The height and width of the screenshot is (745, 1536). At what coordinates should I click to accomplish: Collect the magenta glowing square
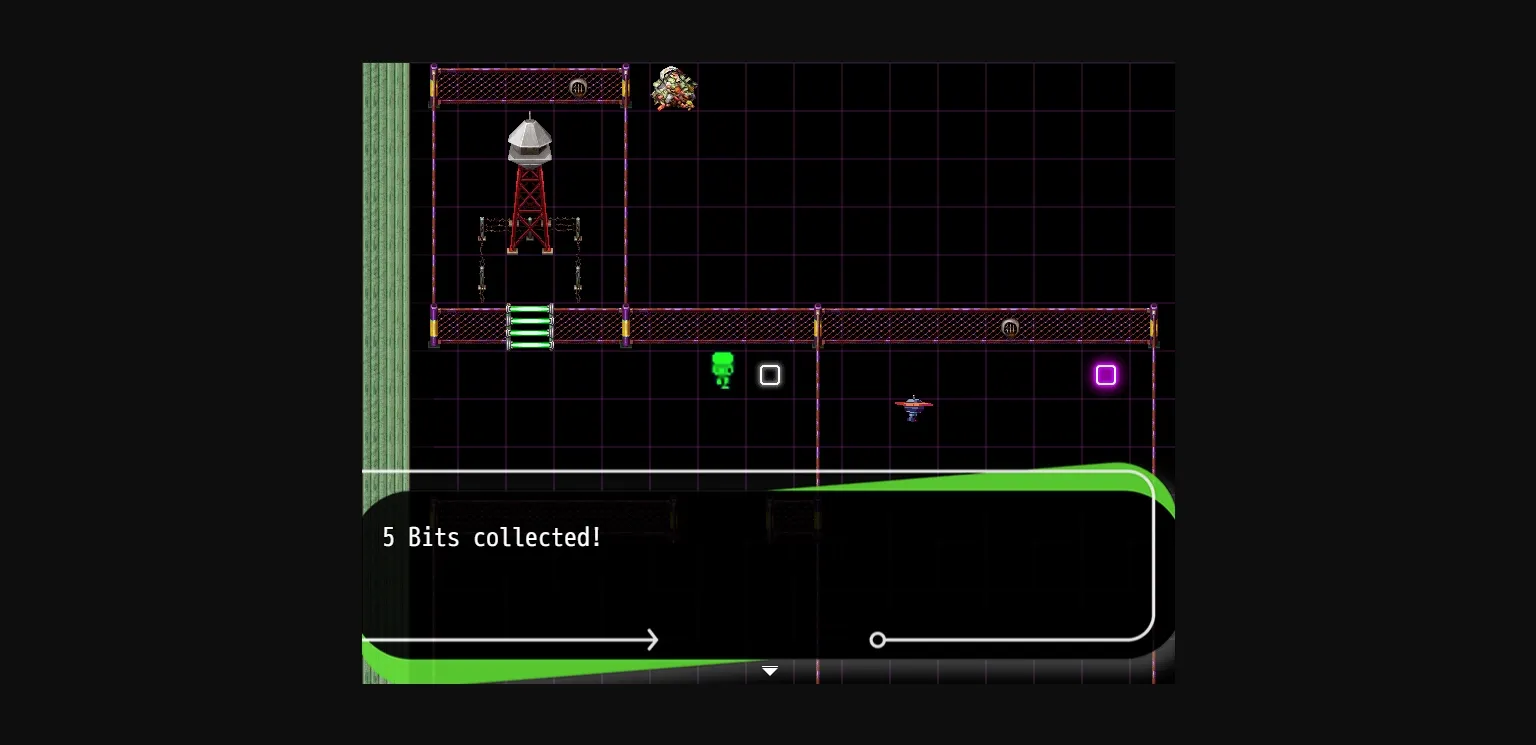1106,375
